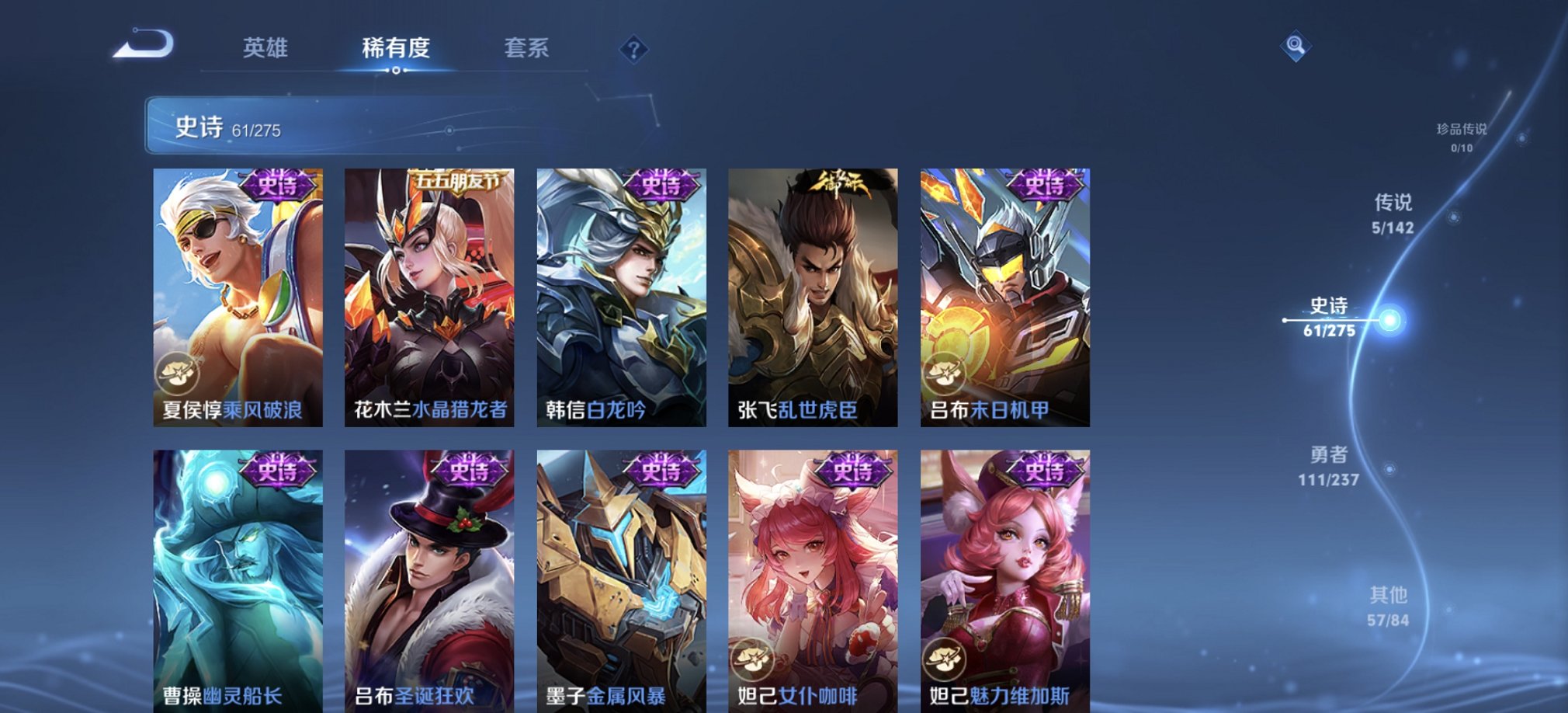Switch to the 套系 tab

(525, 49)
